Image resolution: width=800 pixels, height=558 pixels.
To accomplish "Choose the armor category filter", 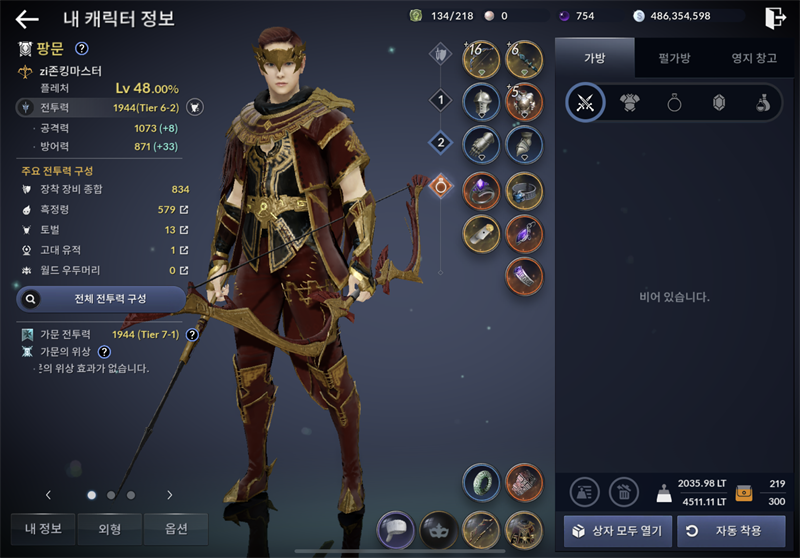I will [x=629, y=103].
